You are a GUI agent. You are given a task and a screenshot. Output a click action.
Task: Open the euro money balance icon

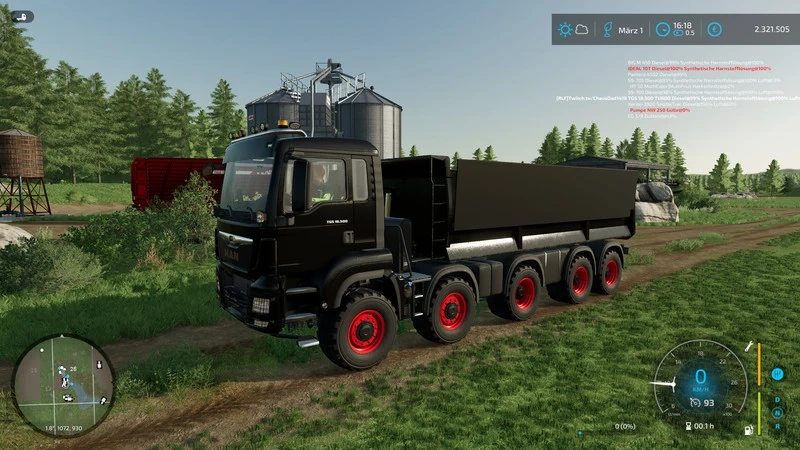pyautogui.click(x=714, y=30)
